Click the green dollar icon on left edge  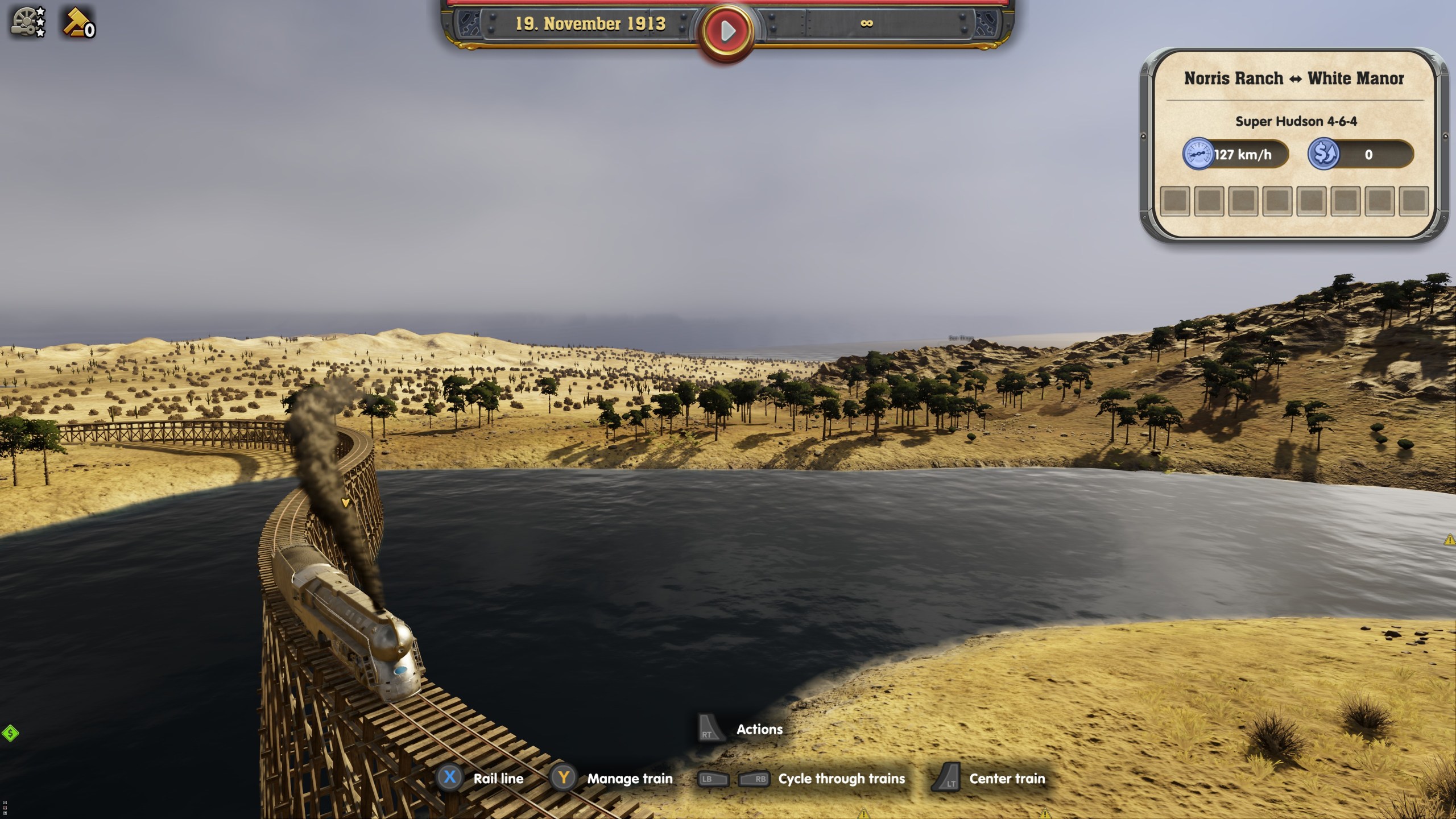[x=9, y=732]
